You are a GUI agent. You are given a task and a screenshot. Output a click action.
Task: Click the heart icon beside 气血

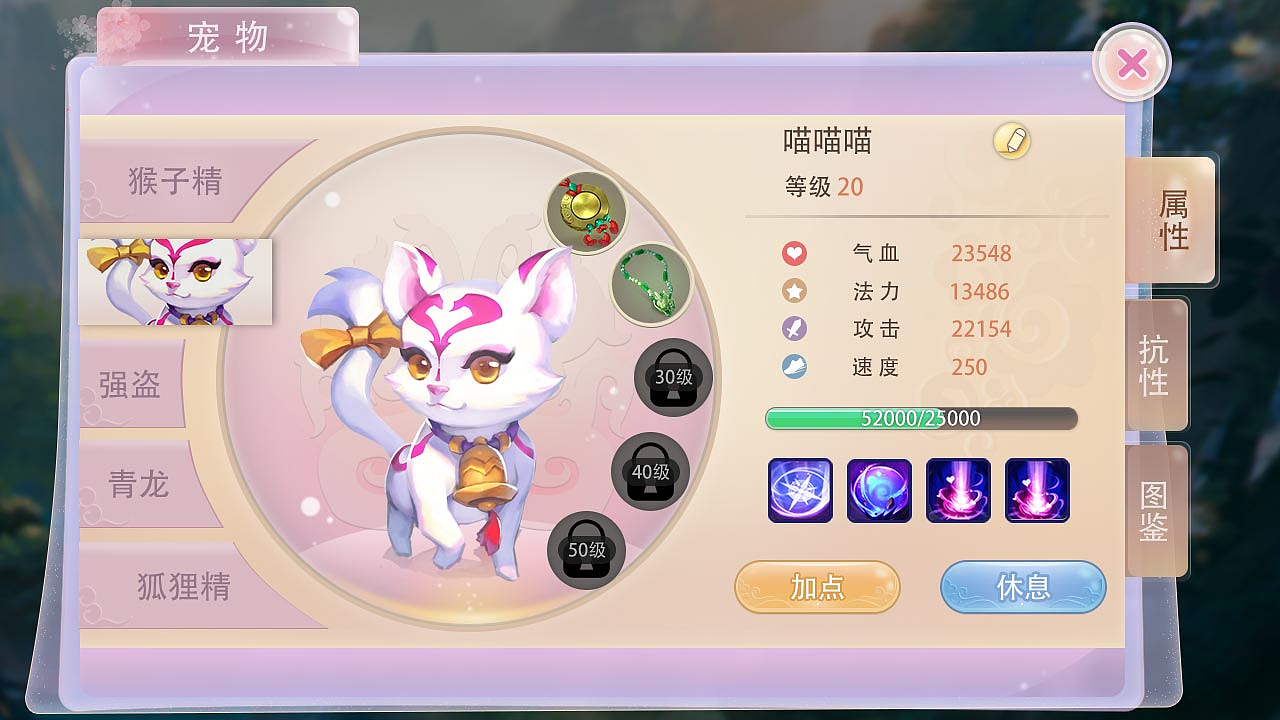tap(794, 253)
